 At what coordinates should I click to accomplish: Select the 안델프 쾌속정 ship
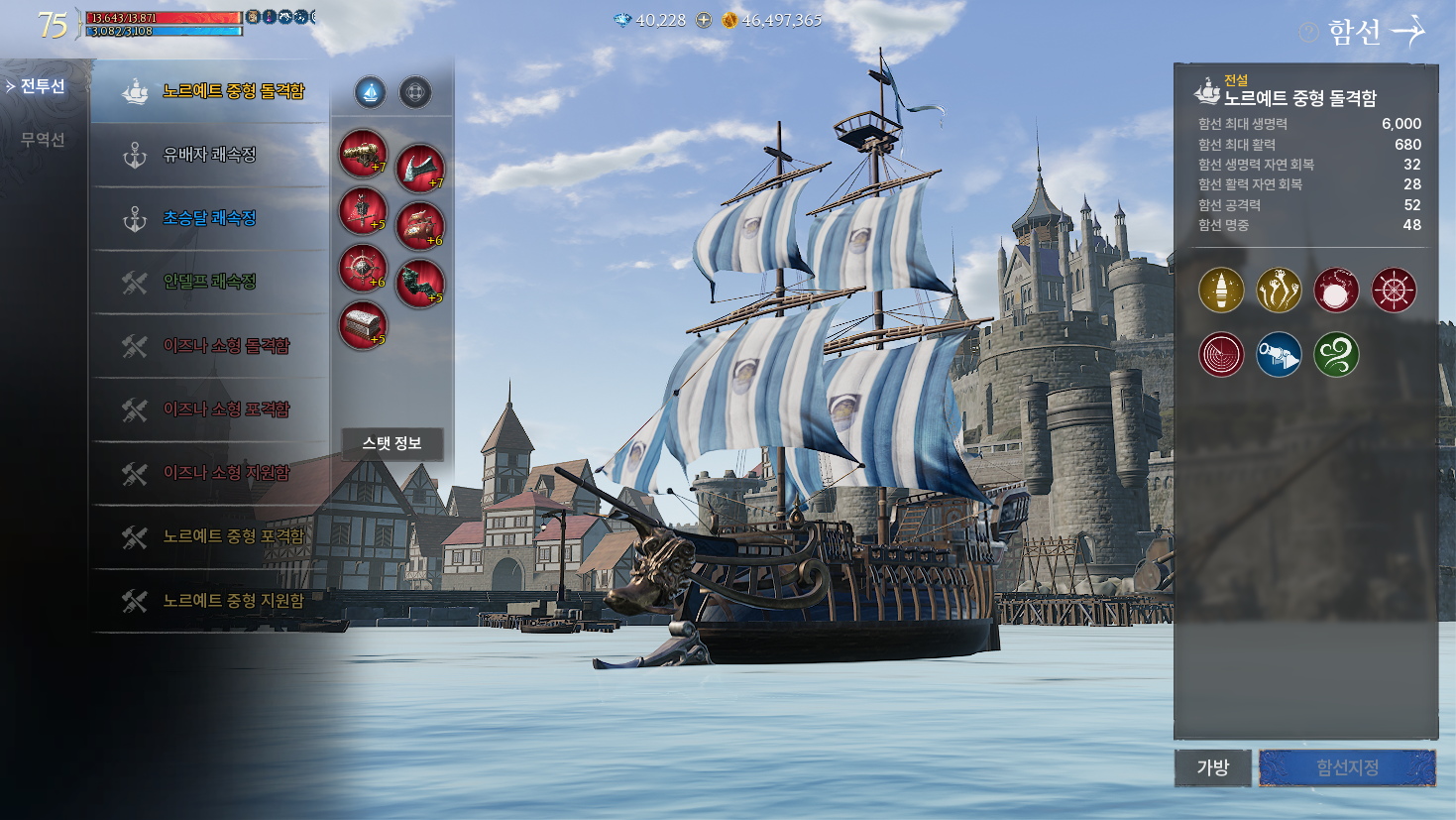click(209, 282)
